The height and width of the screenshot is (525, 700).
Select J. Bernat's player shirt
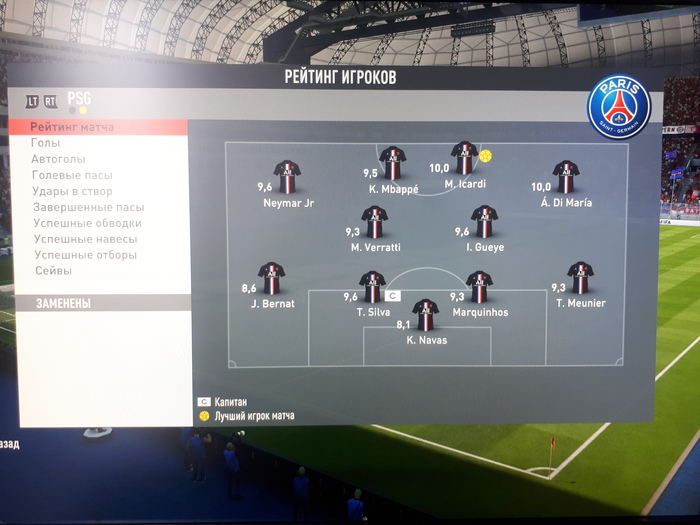point(271,277)
